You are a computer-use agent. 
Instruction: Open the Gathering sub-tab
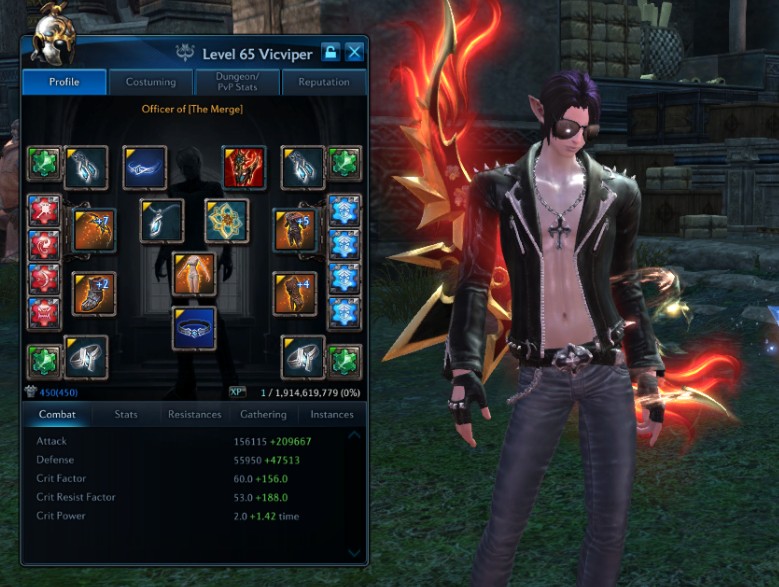[x=263, y=414]
